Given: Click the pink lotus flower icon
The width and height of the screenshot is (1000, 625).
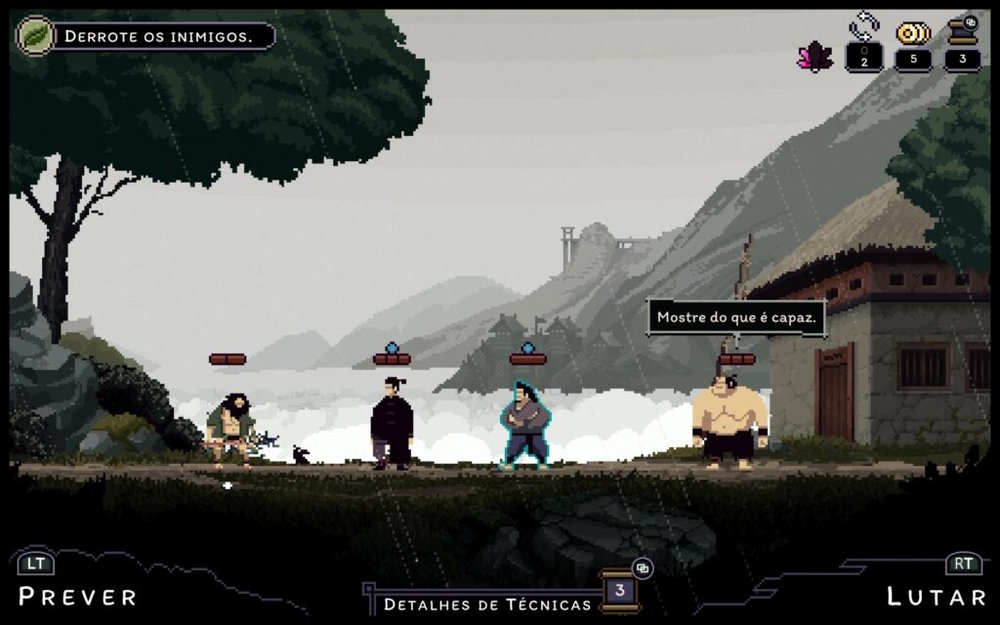Looking at the screenshot, I should tap(814, 56).
